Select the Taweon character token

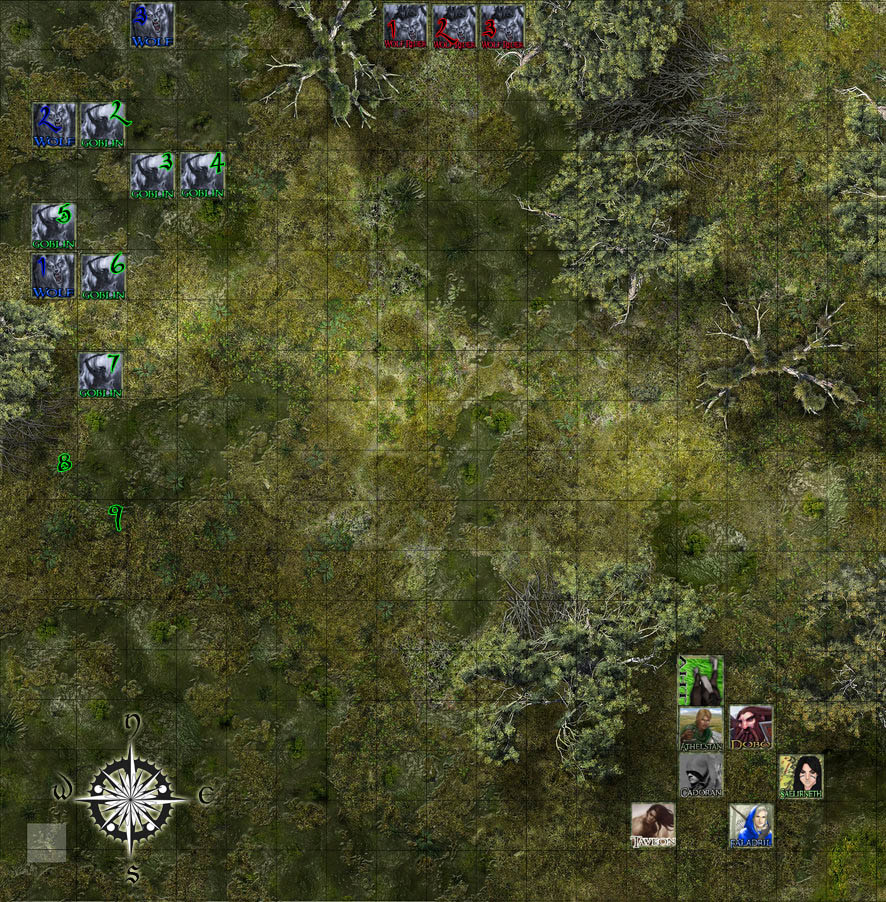tap(652, 825)
